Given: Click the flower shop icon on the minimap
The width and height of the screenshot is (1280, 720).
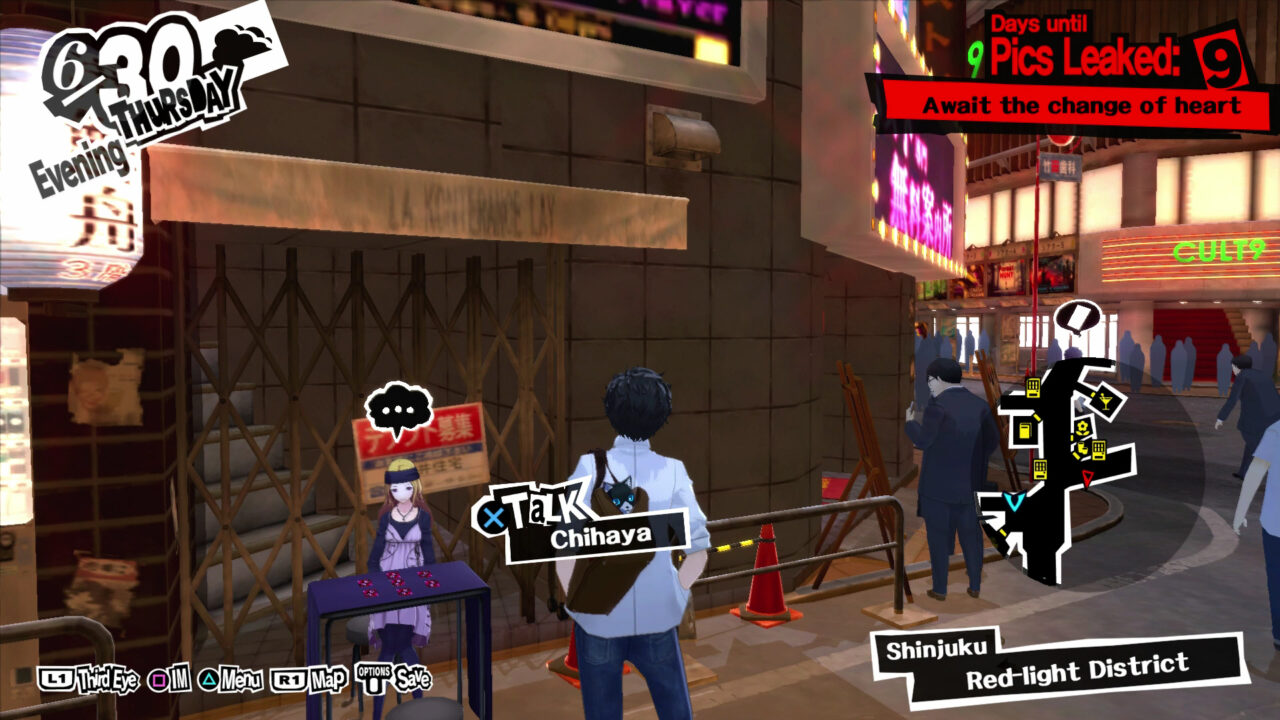Looking at the screenshot, I should coord(1083,428).
